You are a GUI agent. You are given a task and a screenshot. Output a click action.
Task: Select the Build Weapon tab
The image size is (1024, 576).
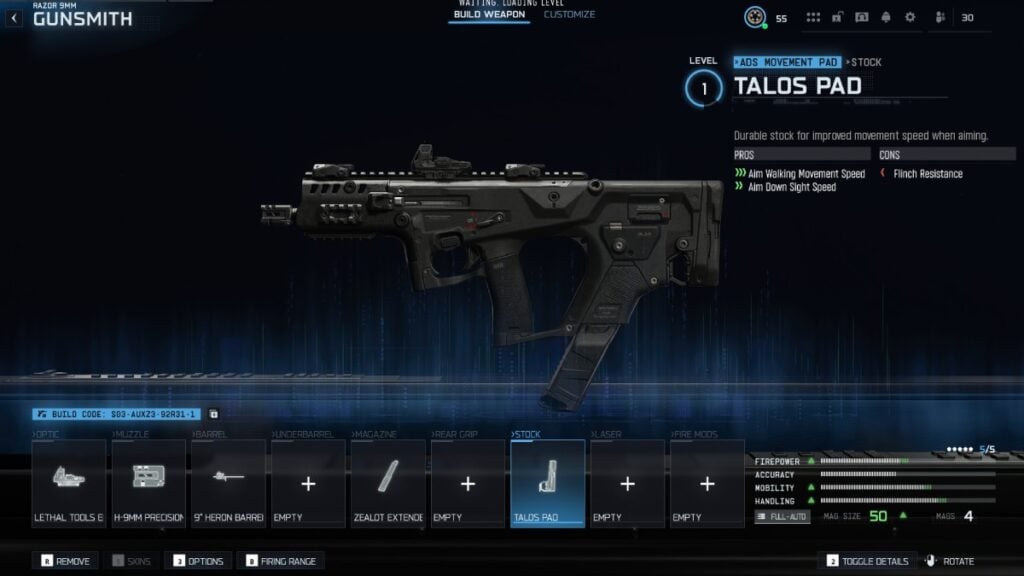(x=489, y=15)
